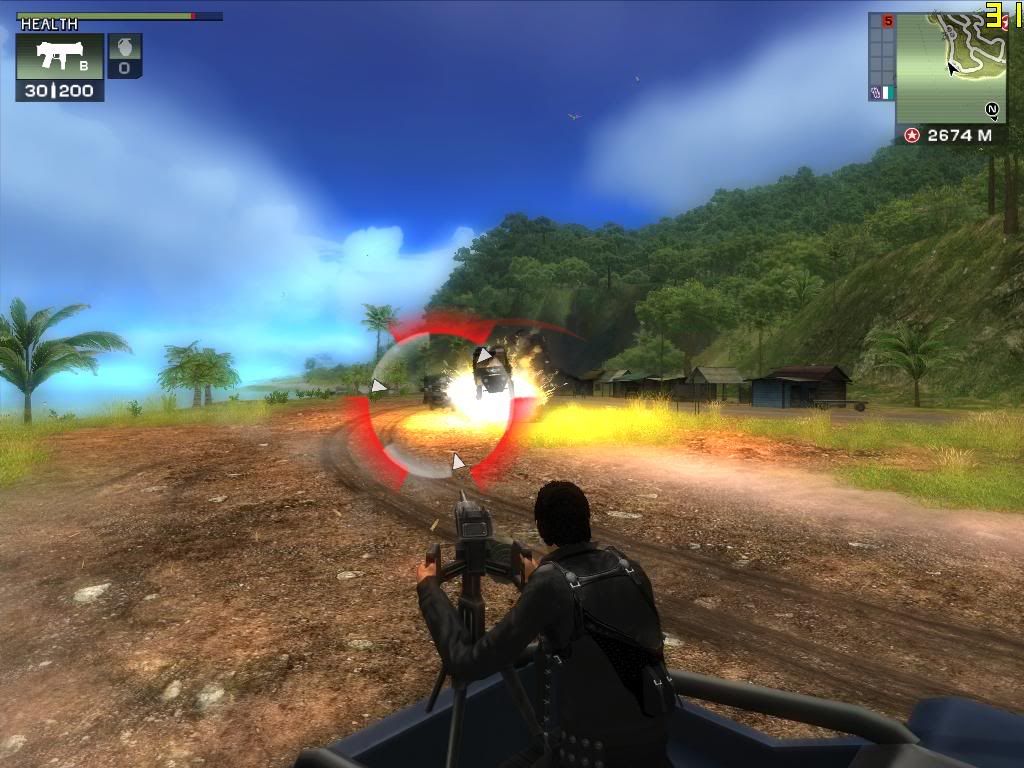1024x768 pixels.
Task: Click the north compass marker on minimap
Action: click(992, 110)
